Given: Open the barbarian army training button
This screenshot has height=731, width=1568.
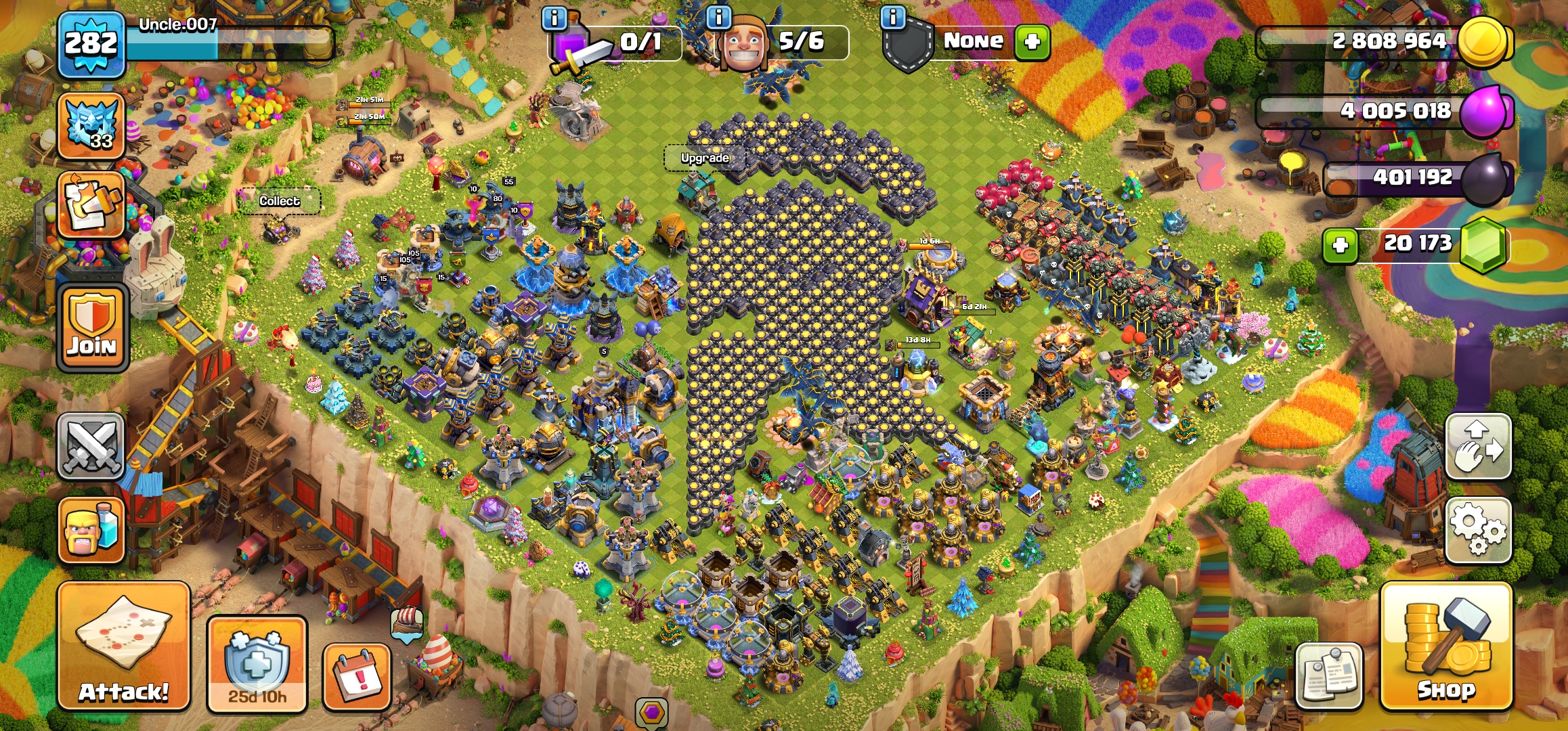Looking at the screenshot, I should pyautogui.click(x=91, y=531).
